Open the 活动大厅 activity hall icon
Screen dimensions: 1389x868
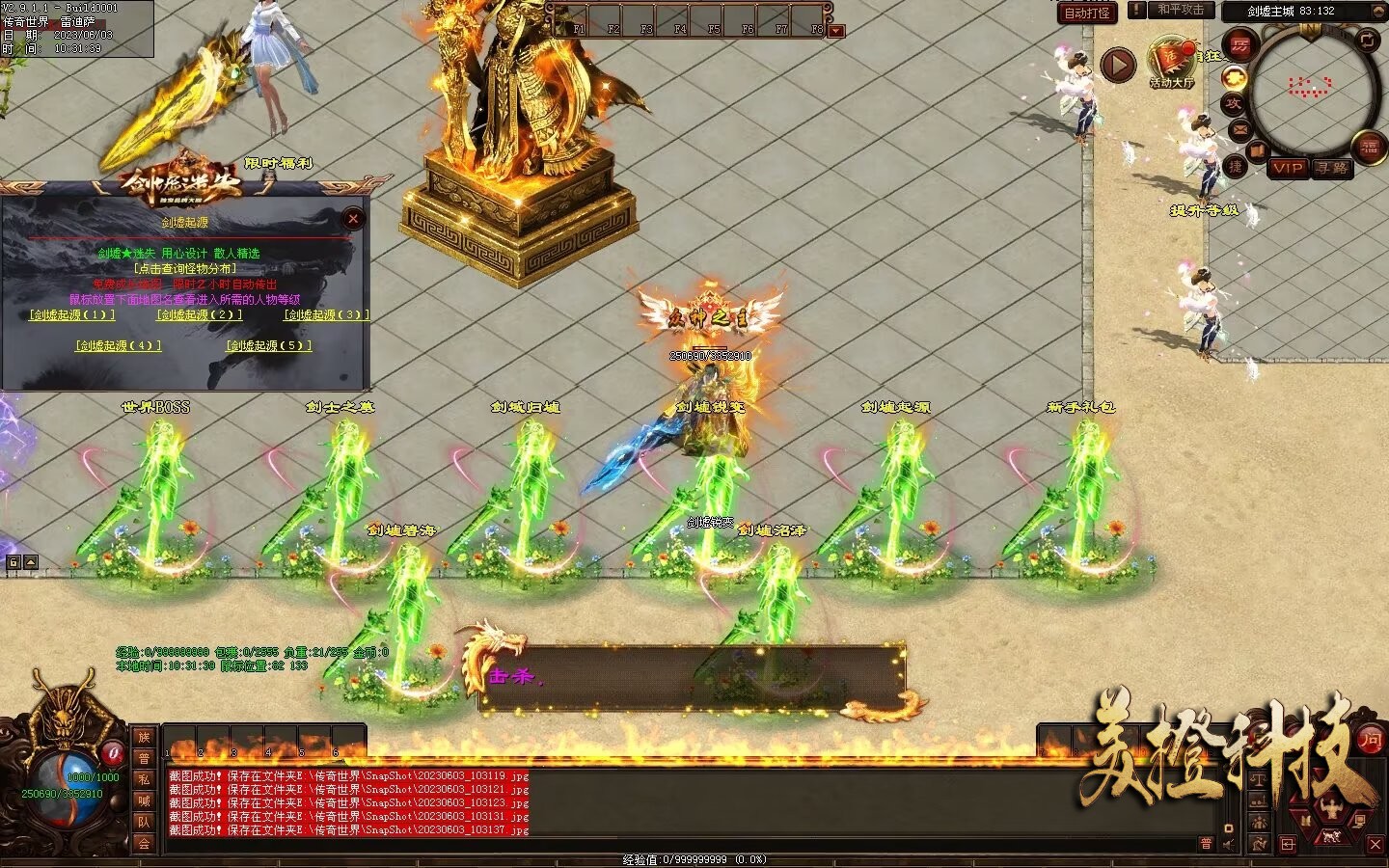click(1171, 62)
